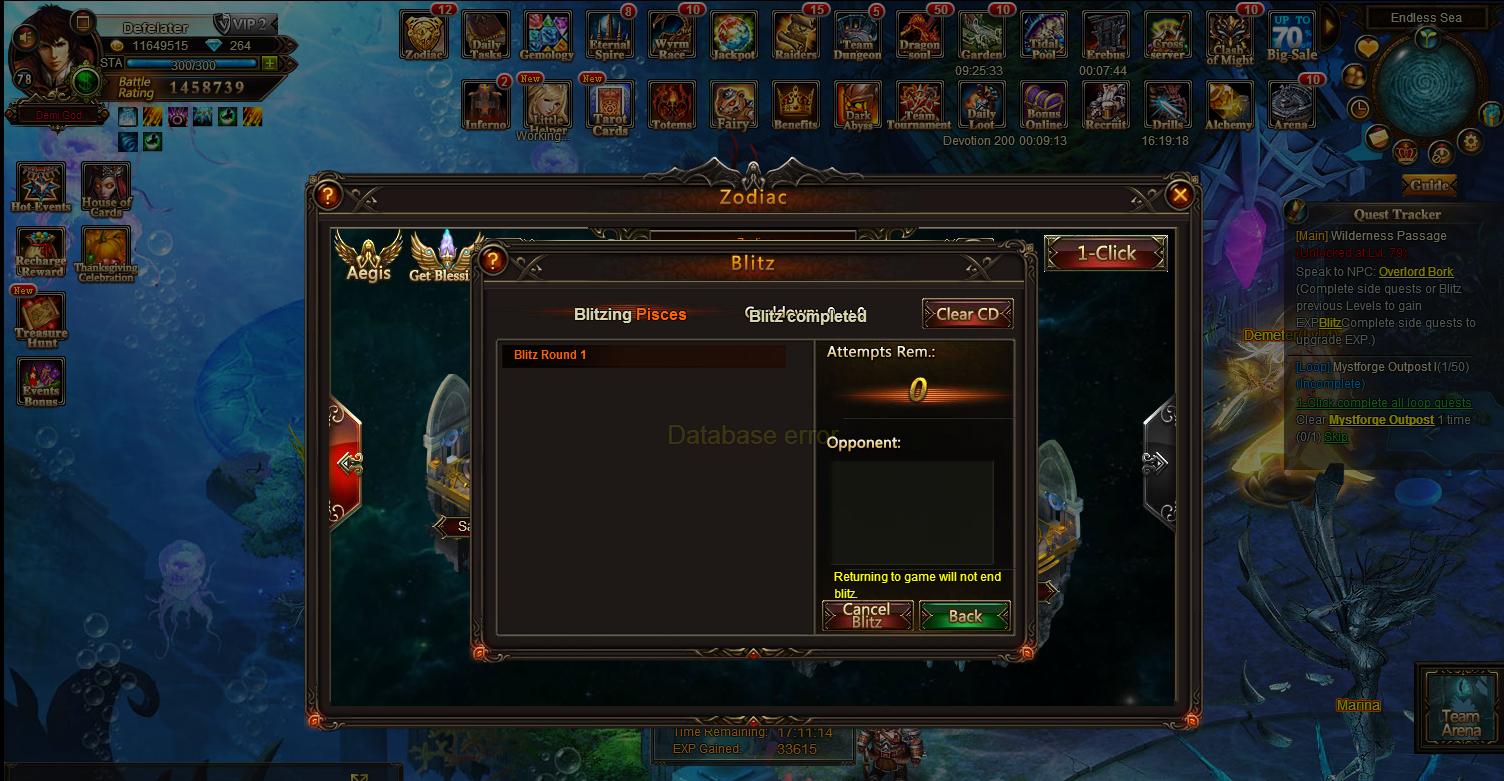Go to previous zodiac with left arrow

click(347, 462)
